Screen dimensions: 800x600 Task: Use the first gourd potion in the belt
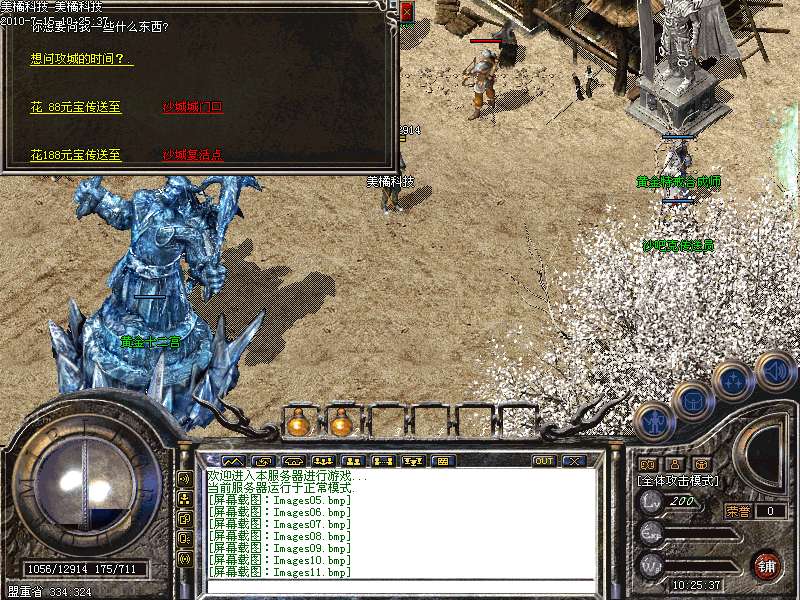[297, 424]
